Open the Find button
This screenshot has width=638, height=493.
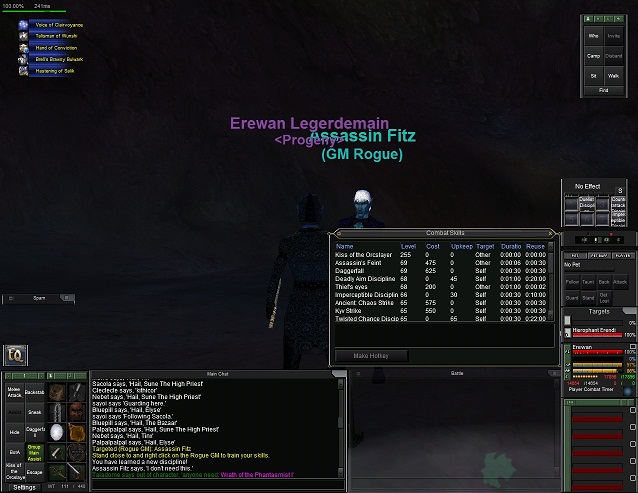pos(603,90)
